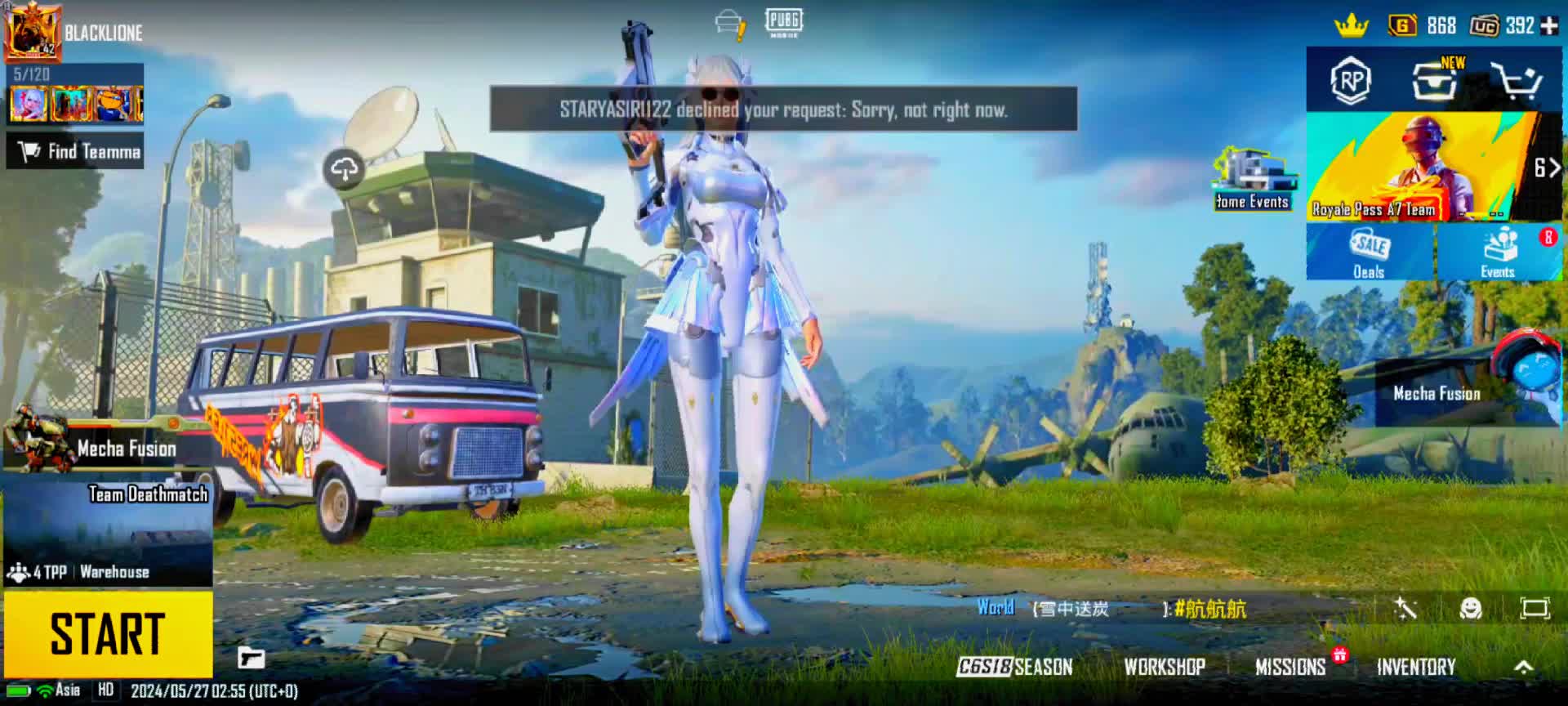Open the Team Deathmatch mode selector
Image resolution: width=1568 pixels, height=706 pixels.
108,533
